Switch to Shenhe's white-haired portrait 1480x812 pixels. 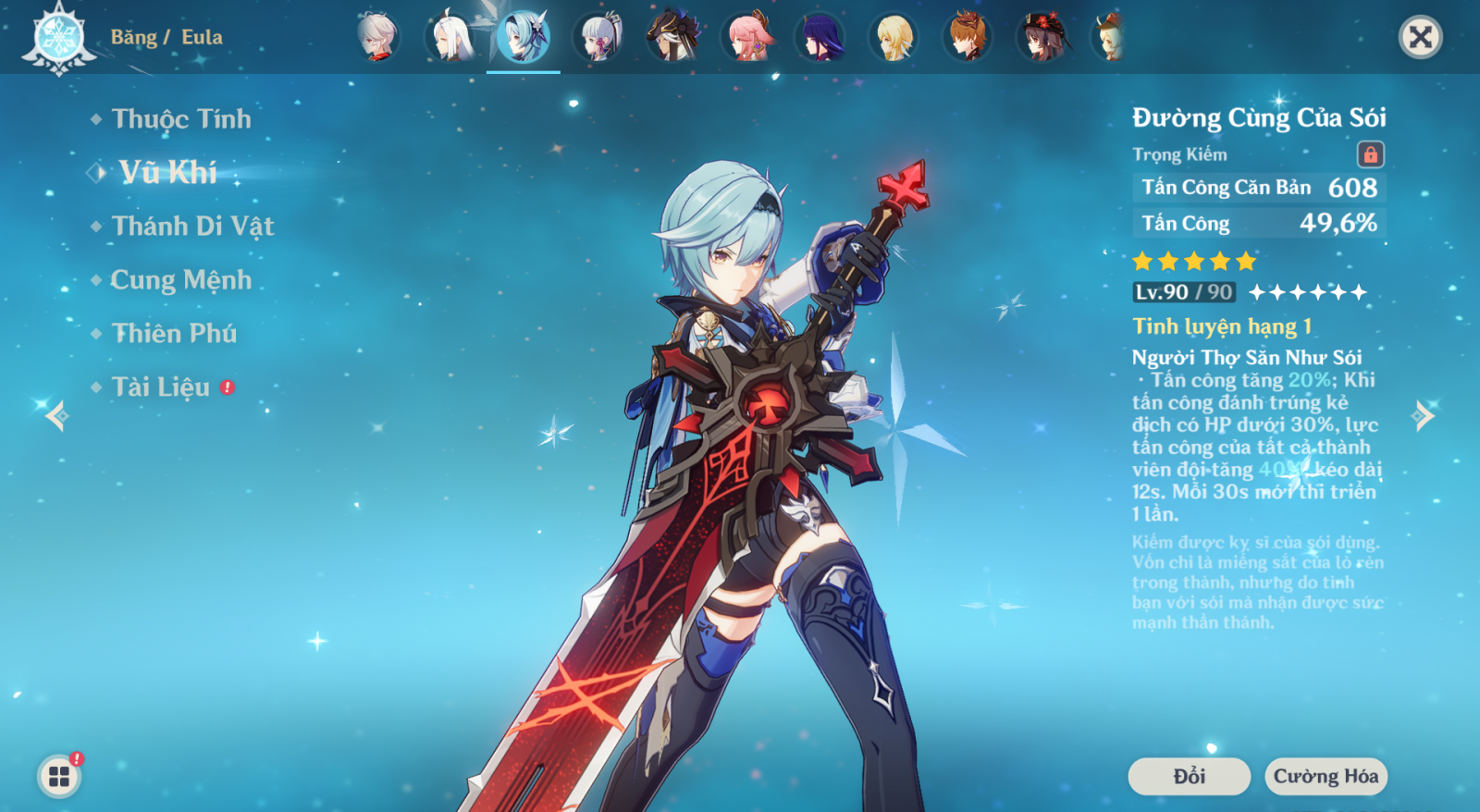[450, 38]
